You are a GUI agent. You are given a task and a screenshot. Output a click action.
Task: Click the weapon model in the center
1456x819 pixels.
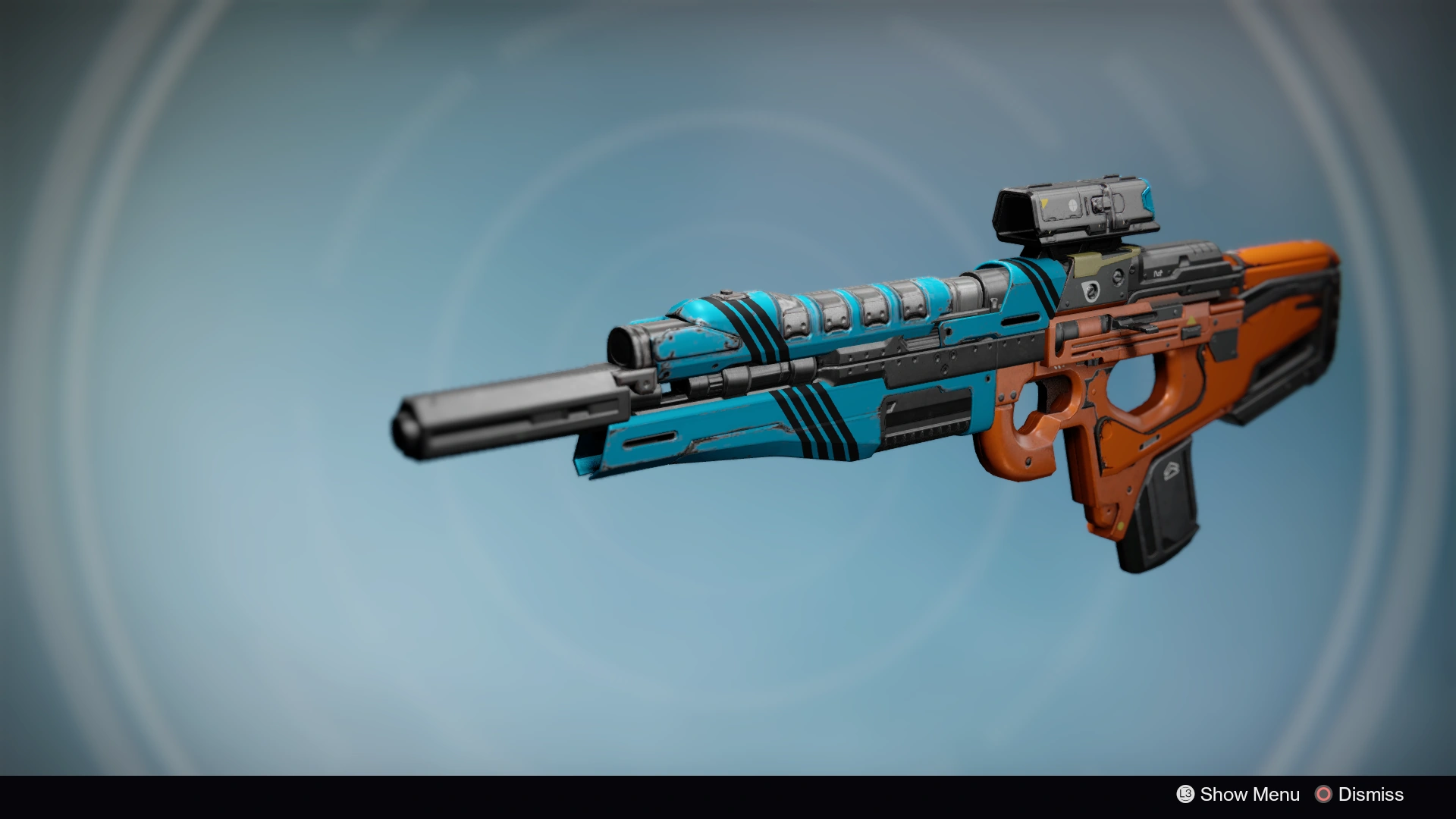tap(872, 379)
